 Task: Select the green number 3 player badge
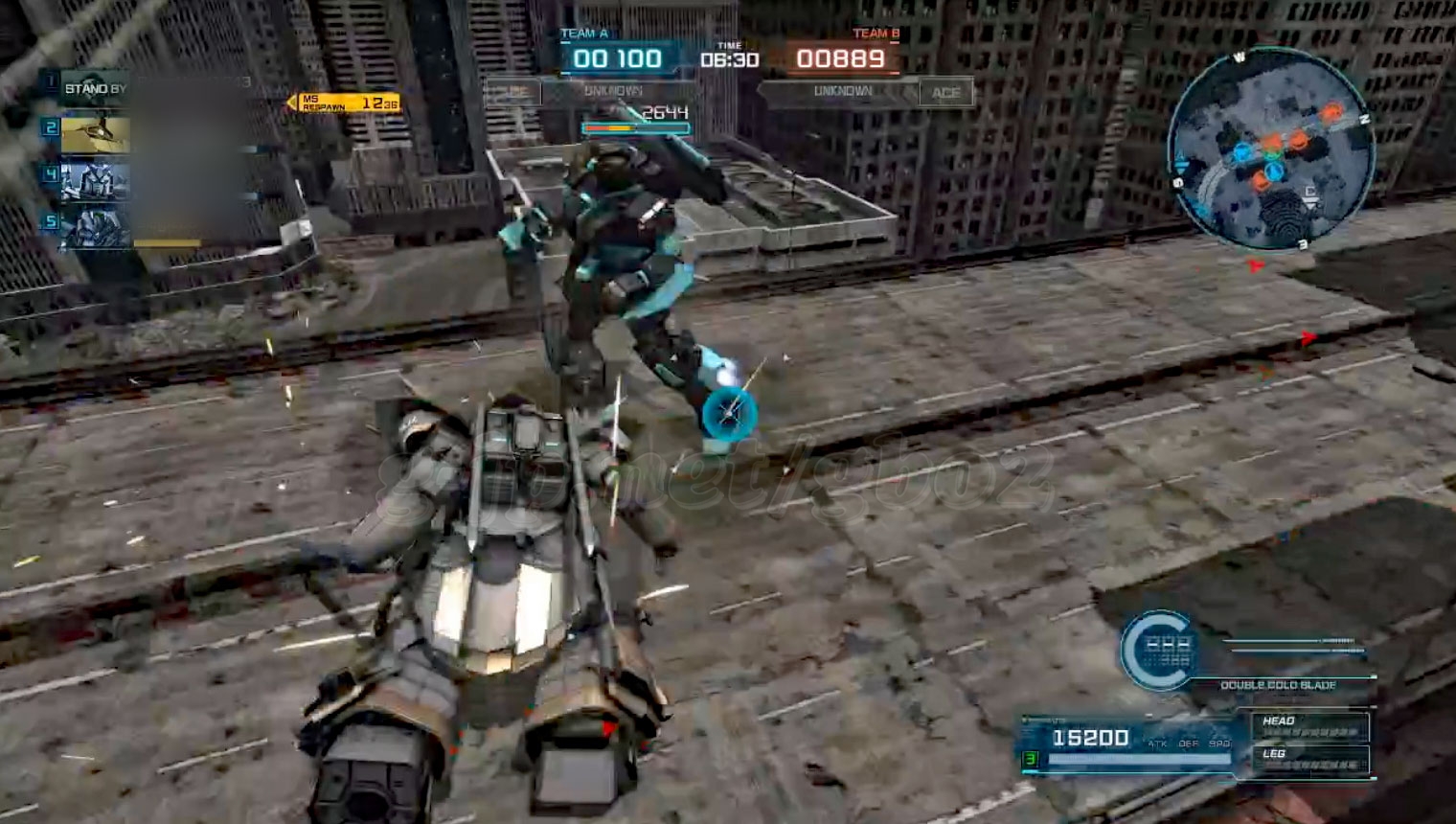pyautogui.click(x=1031, y=759)
